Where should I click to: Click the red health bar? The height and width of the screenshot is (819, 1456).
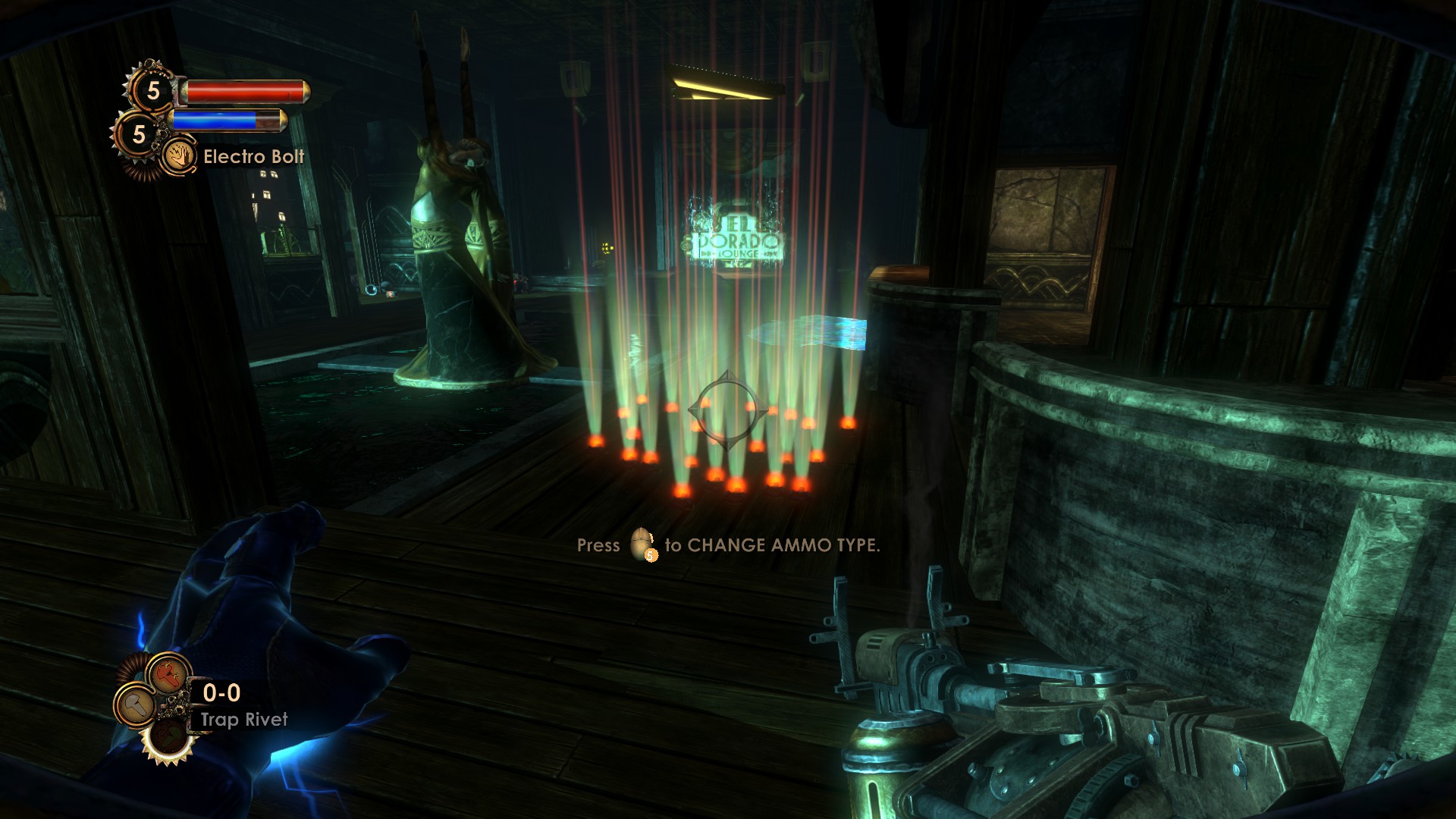point(245,93)
